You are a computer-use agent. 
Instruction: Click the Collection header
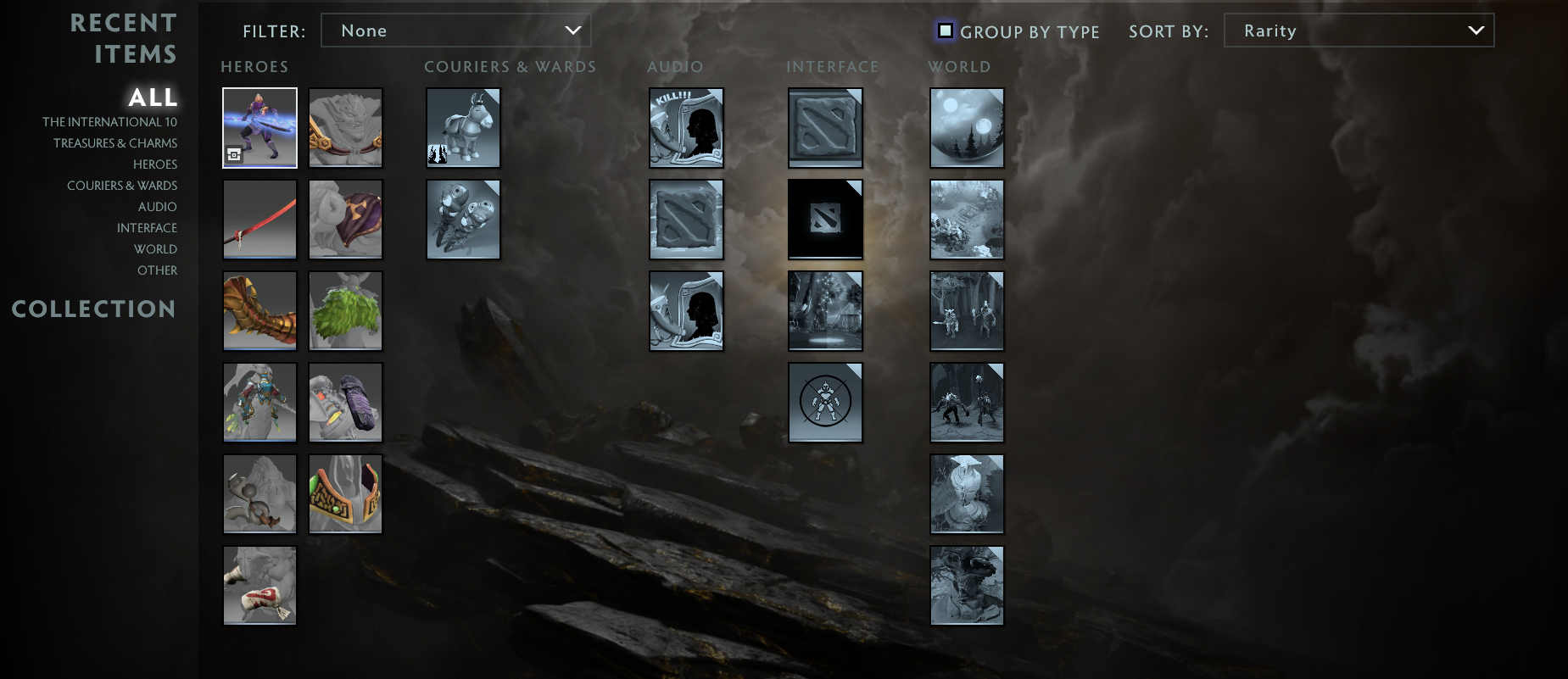pyautogui.click(x=93, y=309)
